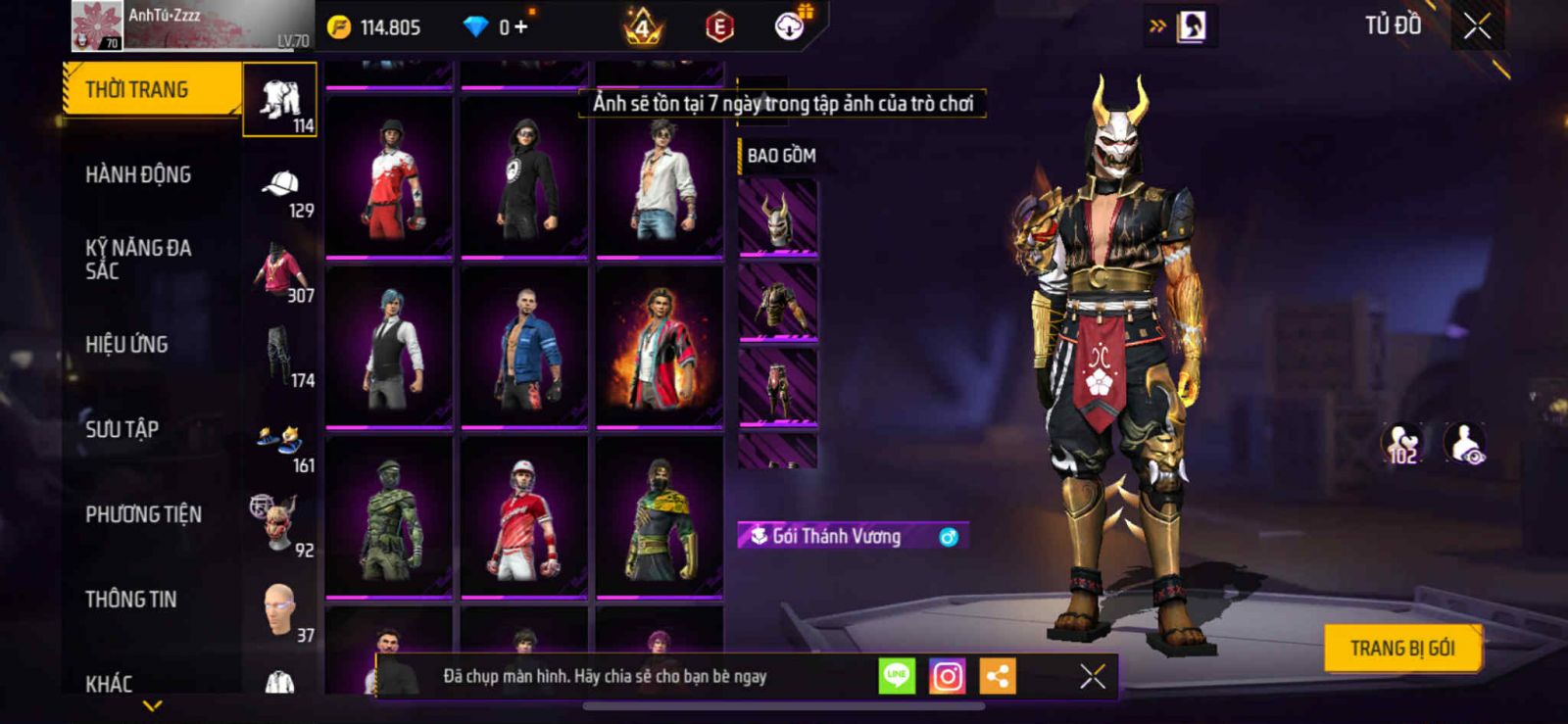1568x724 pixels.
Task: Share the screenshot to Instagram
Action: [947, 676]
